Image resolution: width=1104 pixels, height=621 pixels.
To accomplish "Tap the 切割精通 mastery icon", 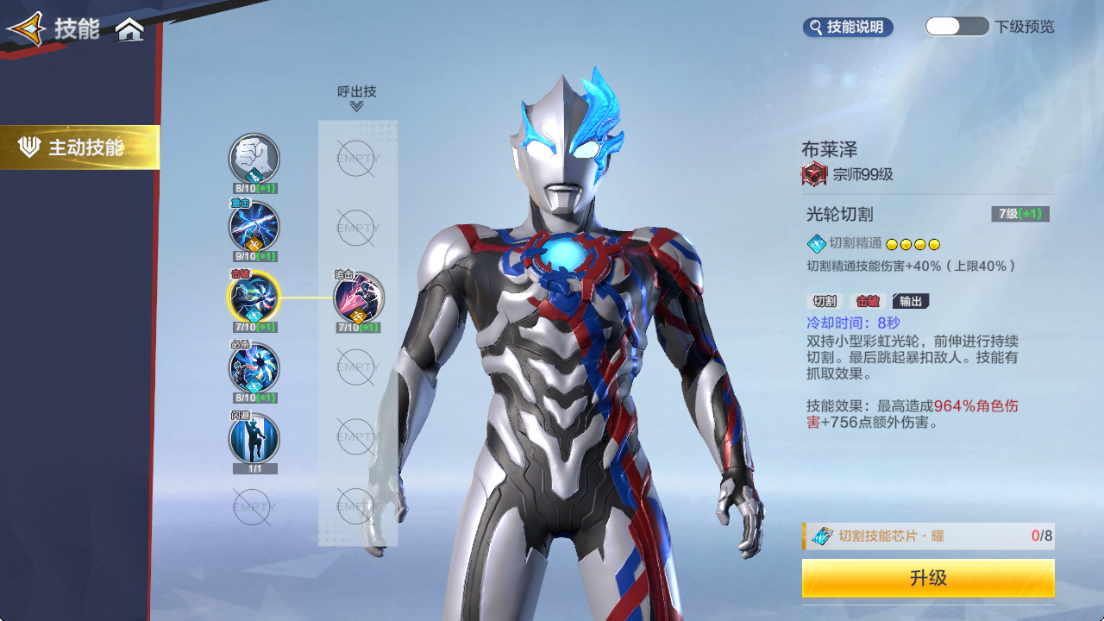I will pos(816,243).
